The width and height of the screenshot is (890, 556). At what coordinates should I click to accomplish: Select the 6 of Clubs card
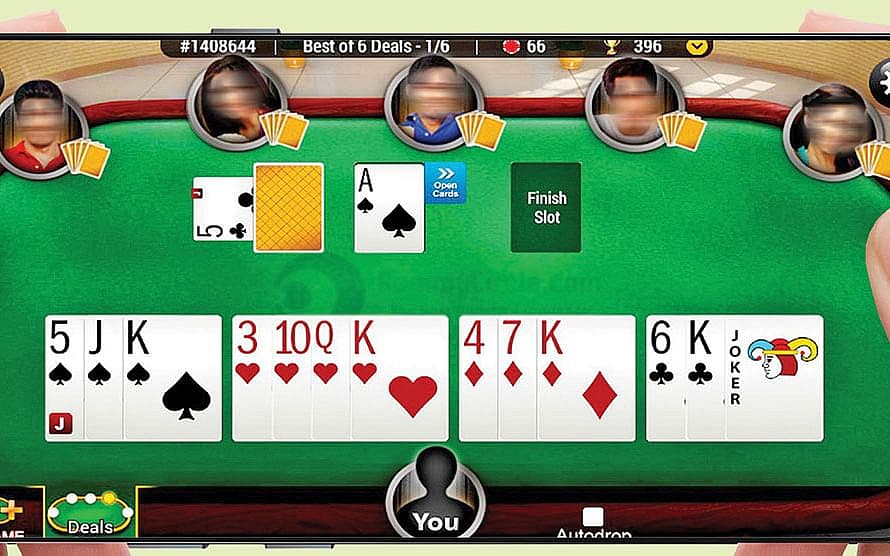[x=664, y=377]
